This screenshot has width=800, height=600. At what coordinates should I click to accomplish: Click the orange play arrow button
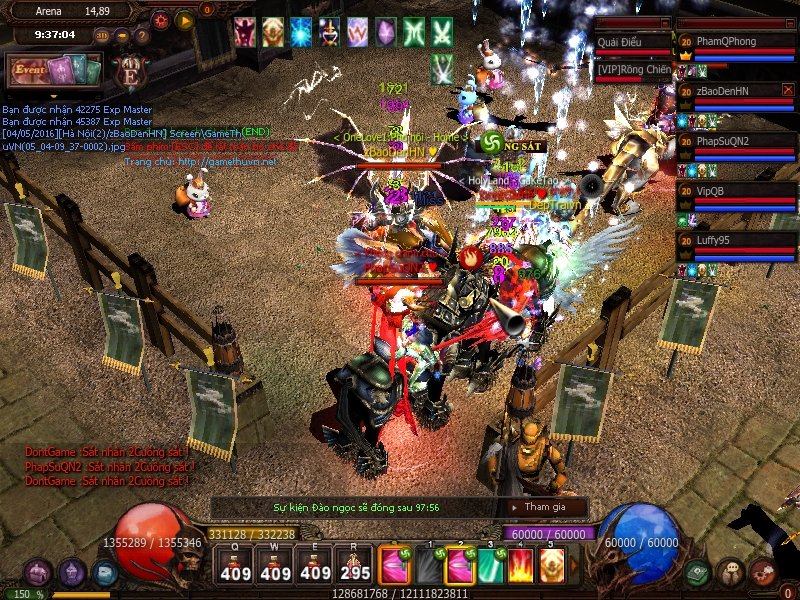tap(184, 20)
